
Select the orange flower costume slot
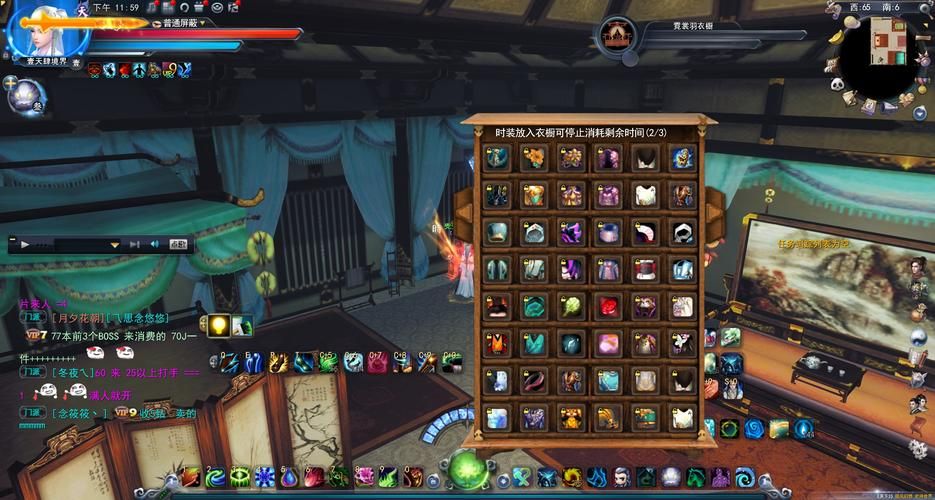point(533,158)
